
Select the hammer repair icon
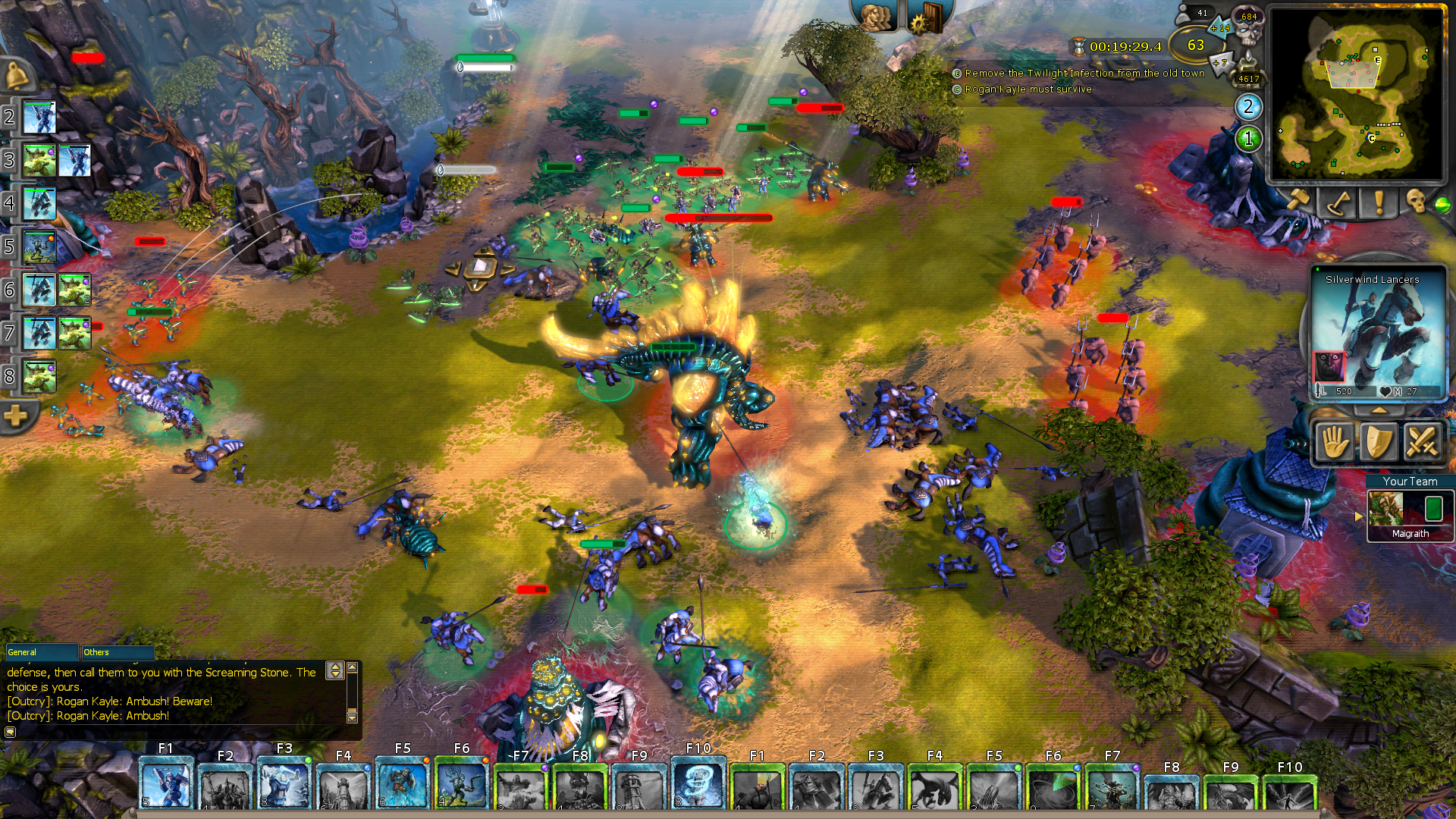click(x=1300, y=200)
